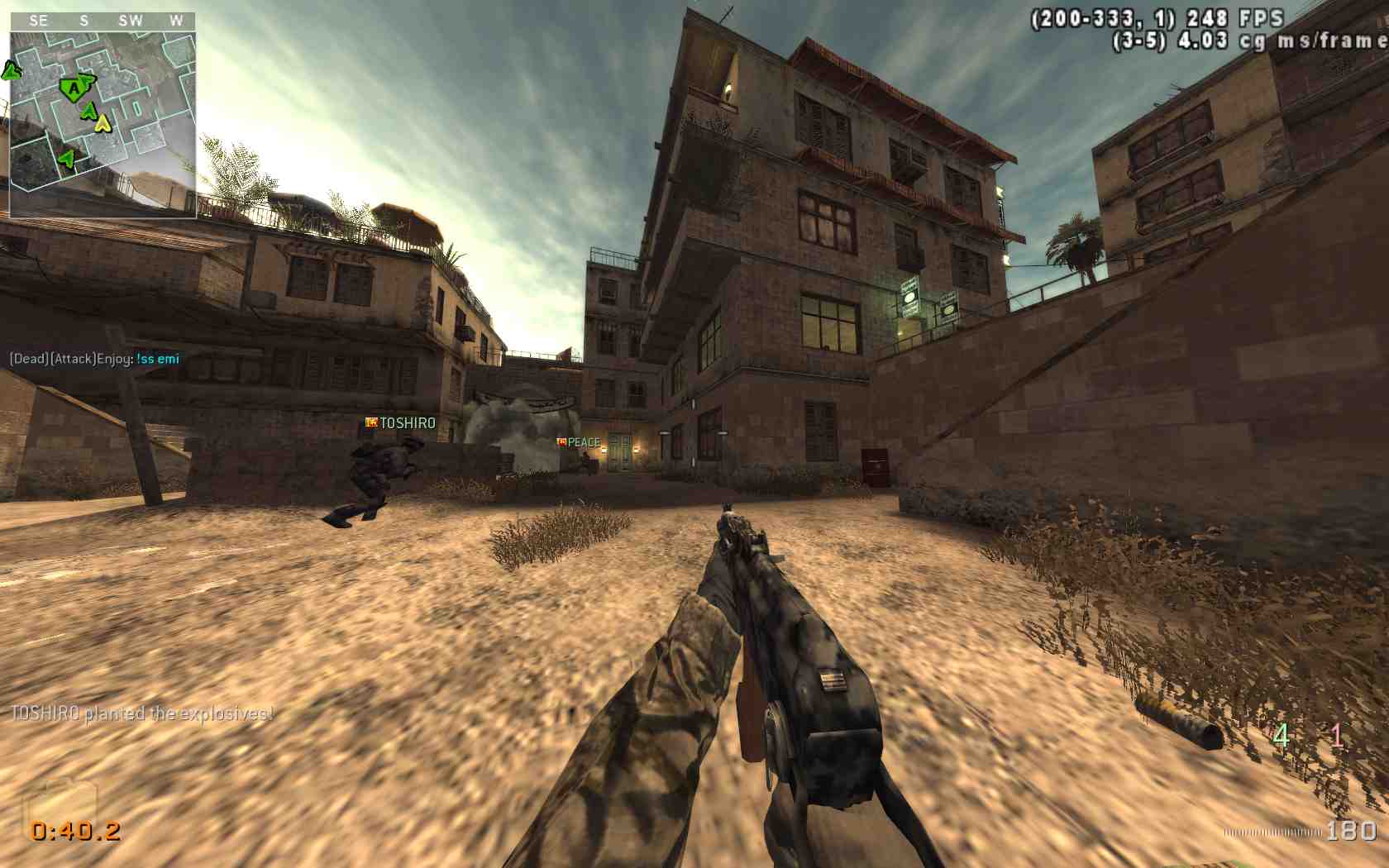Click the yellow player arrow on minimap
1389x868 pixels.
(103, 124)
